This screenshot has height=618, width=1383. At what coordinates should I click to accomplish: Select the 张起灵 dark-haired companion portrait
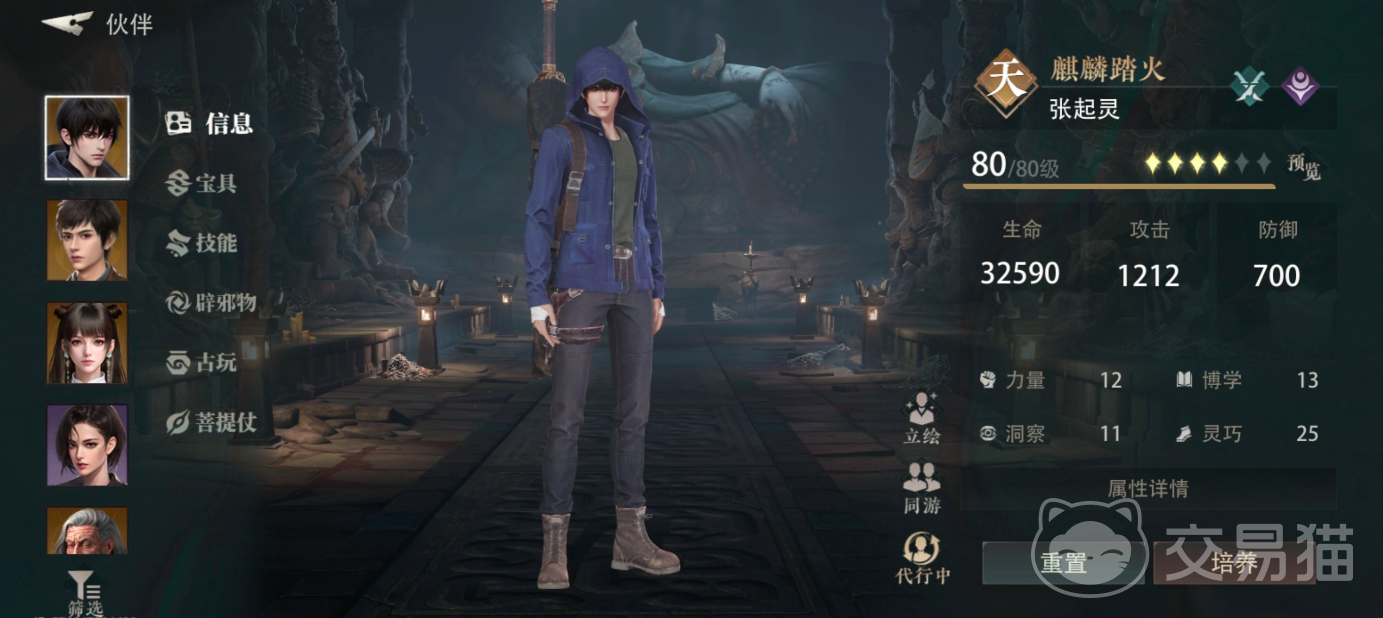click(87, 138)
